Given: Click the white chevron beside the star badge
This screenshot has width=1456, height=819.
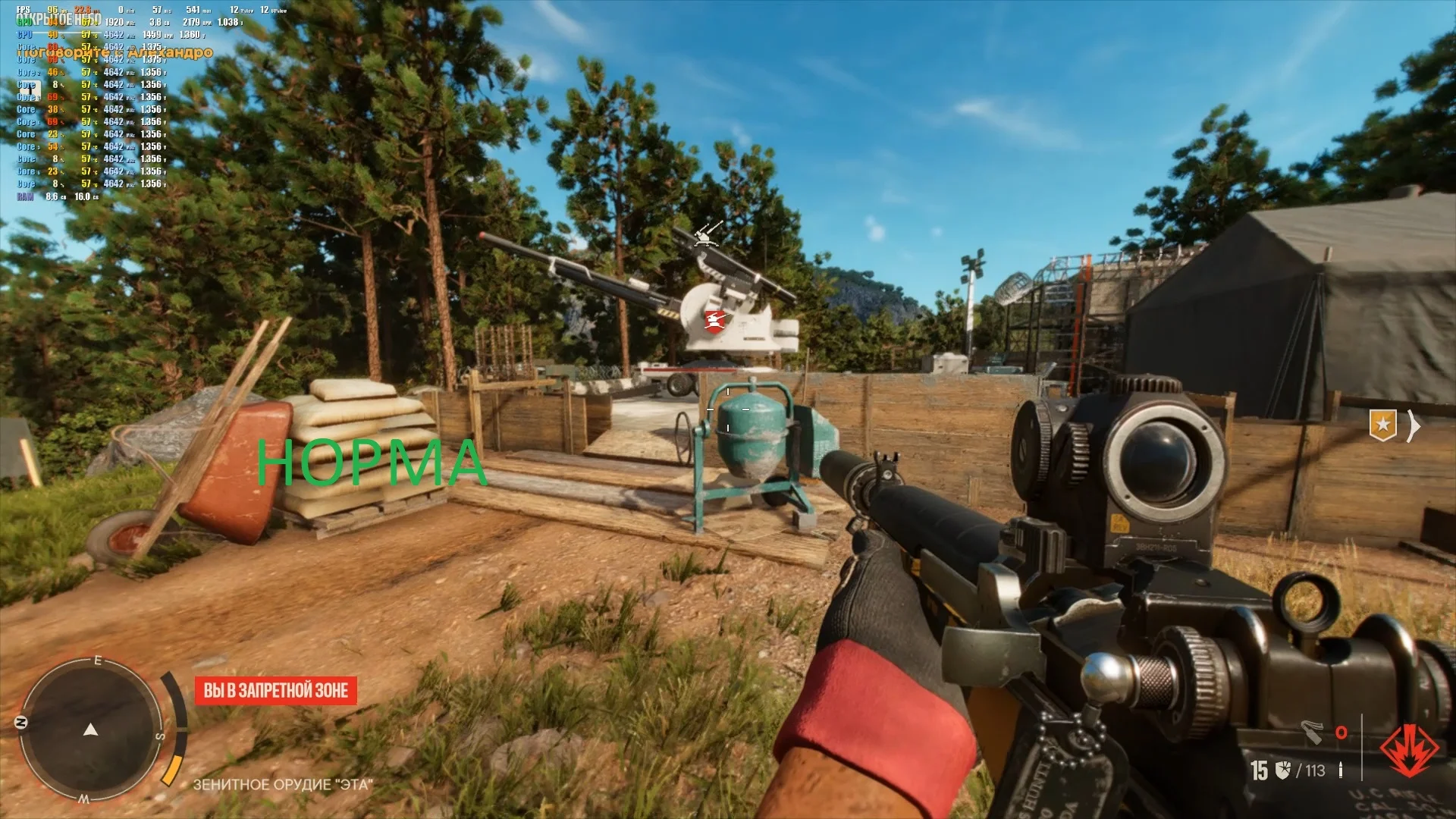Looking at the screenshot, I should (1414, 426).
